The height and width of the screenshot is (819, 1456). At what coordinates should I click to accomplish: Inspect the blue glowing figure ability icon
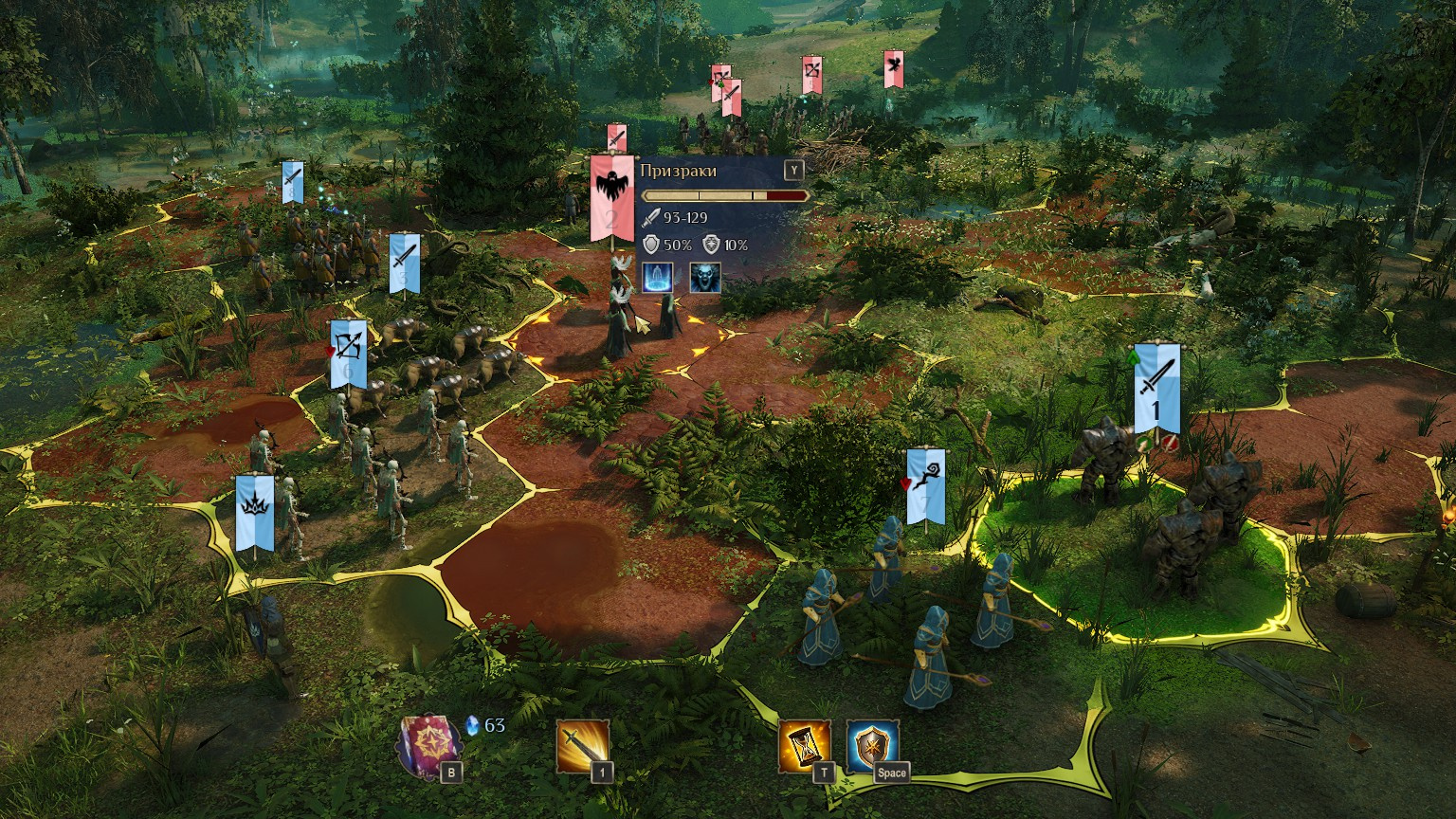pyautogui.click(x=658, y=278)
